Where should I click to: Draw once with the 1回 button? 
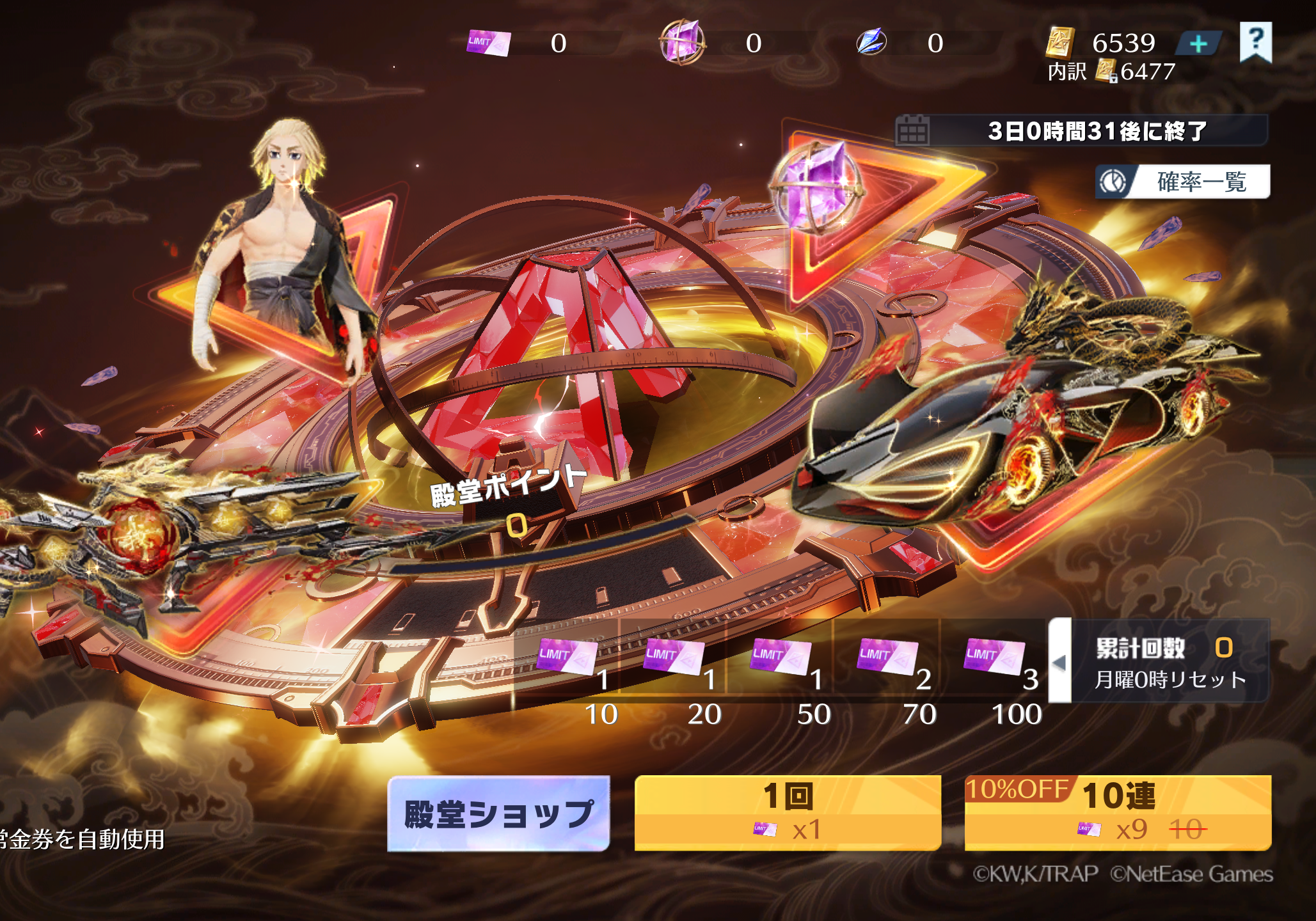coord(787,813)
